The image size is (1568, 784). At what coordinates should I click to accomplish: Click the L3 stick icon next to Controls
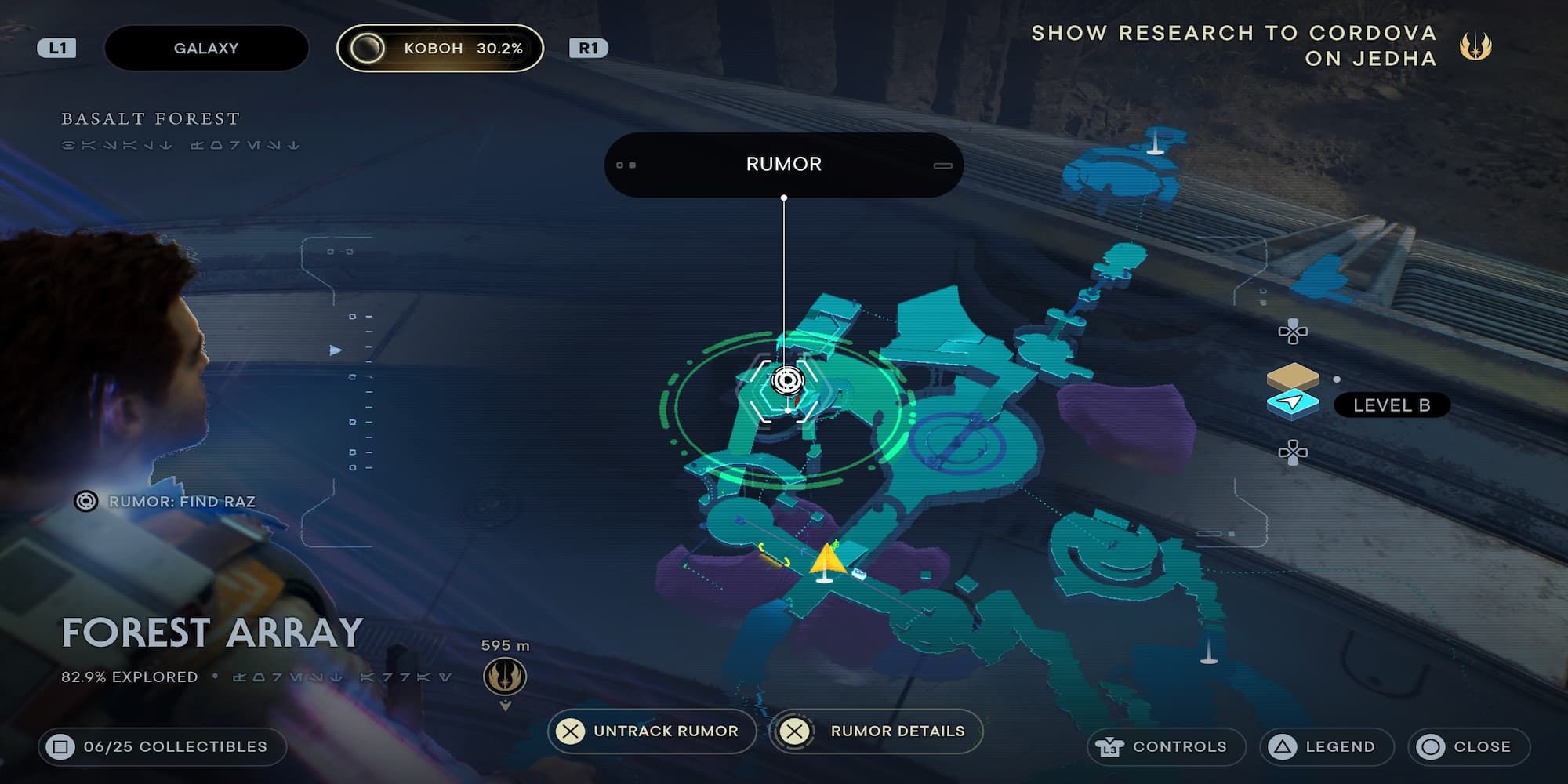click(x=1109, y=746)
